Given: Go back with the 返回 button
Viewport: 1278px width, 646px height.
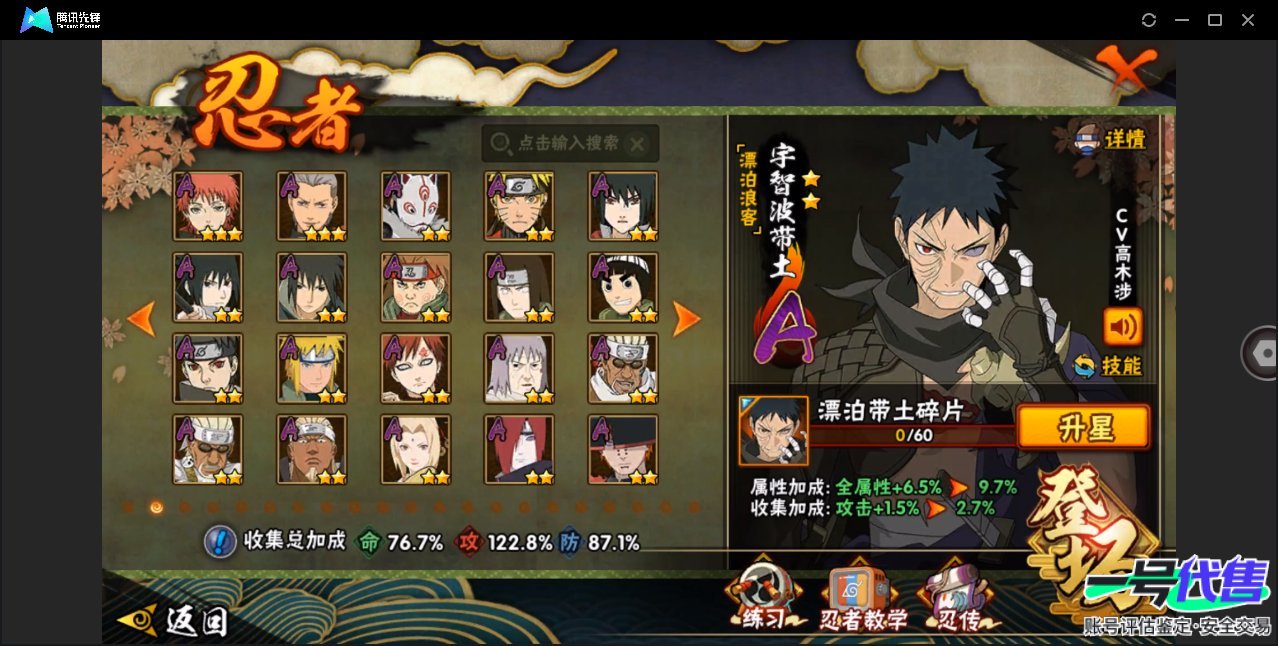Looking at the screenshot, I should point(173,621).
